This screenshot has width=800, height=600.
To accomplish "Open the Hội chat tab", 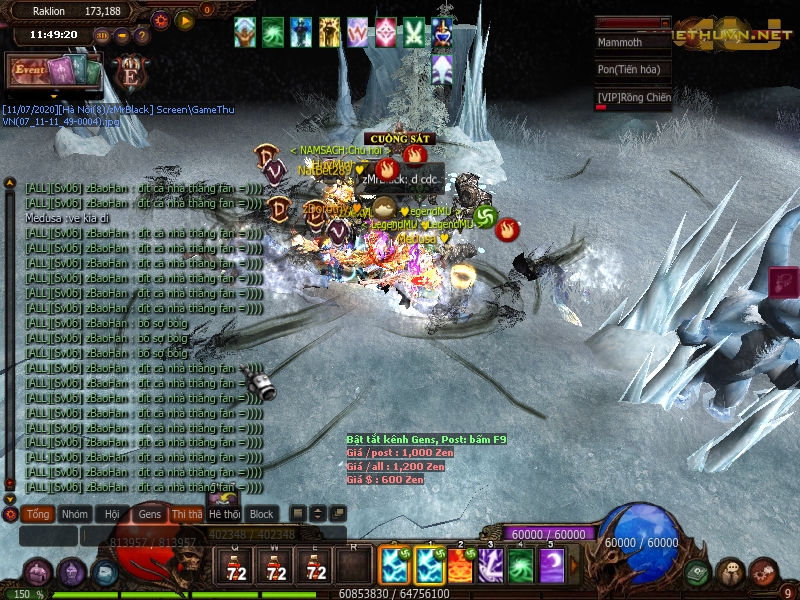I will pos(112,514).
